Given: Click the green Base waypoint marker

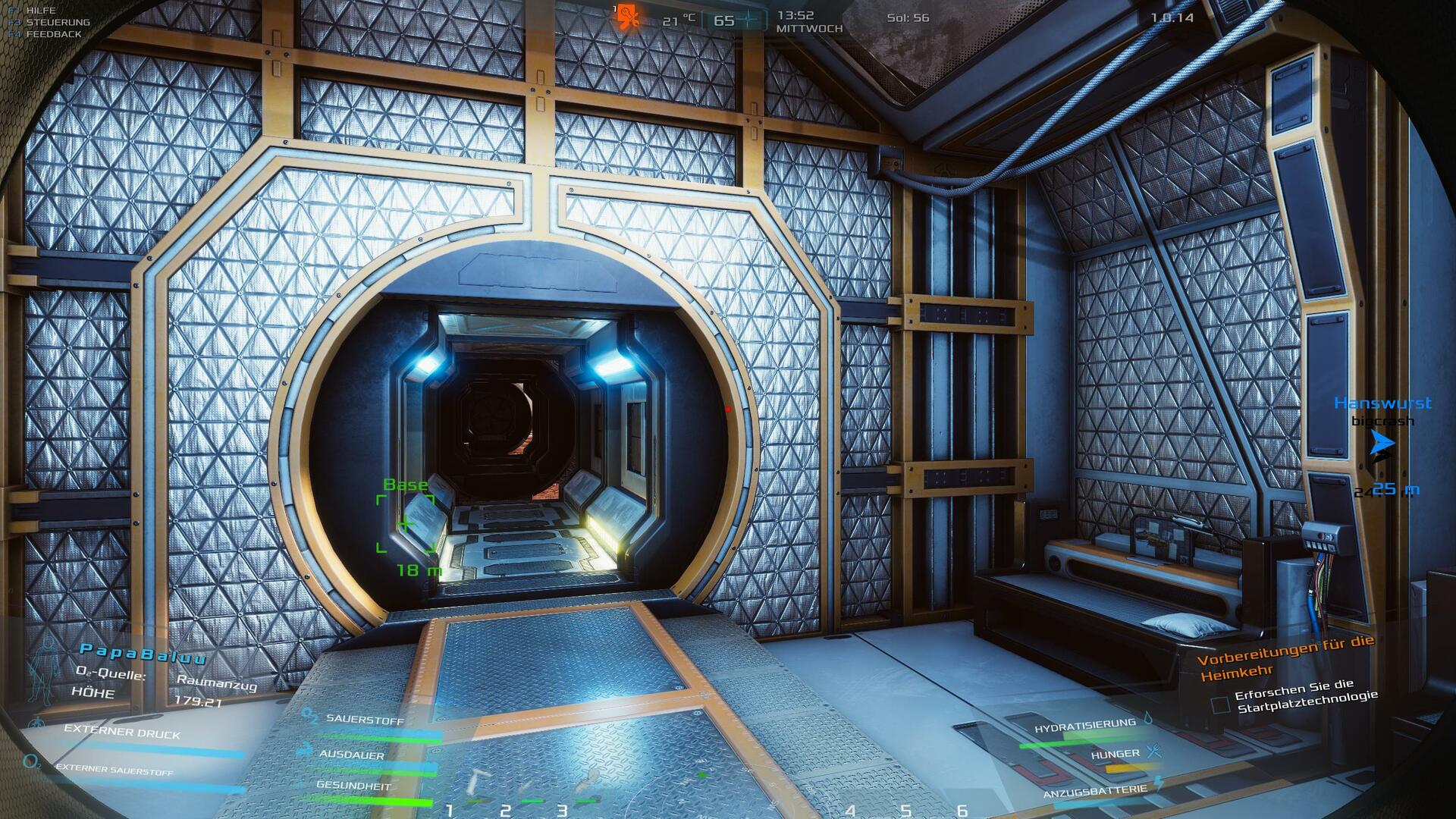Looking at the screenshot, I should click(406, 523).
